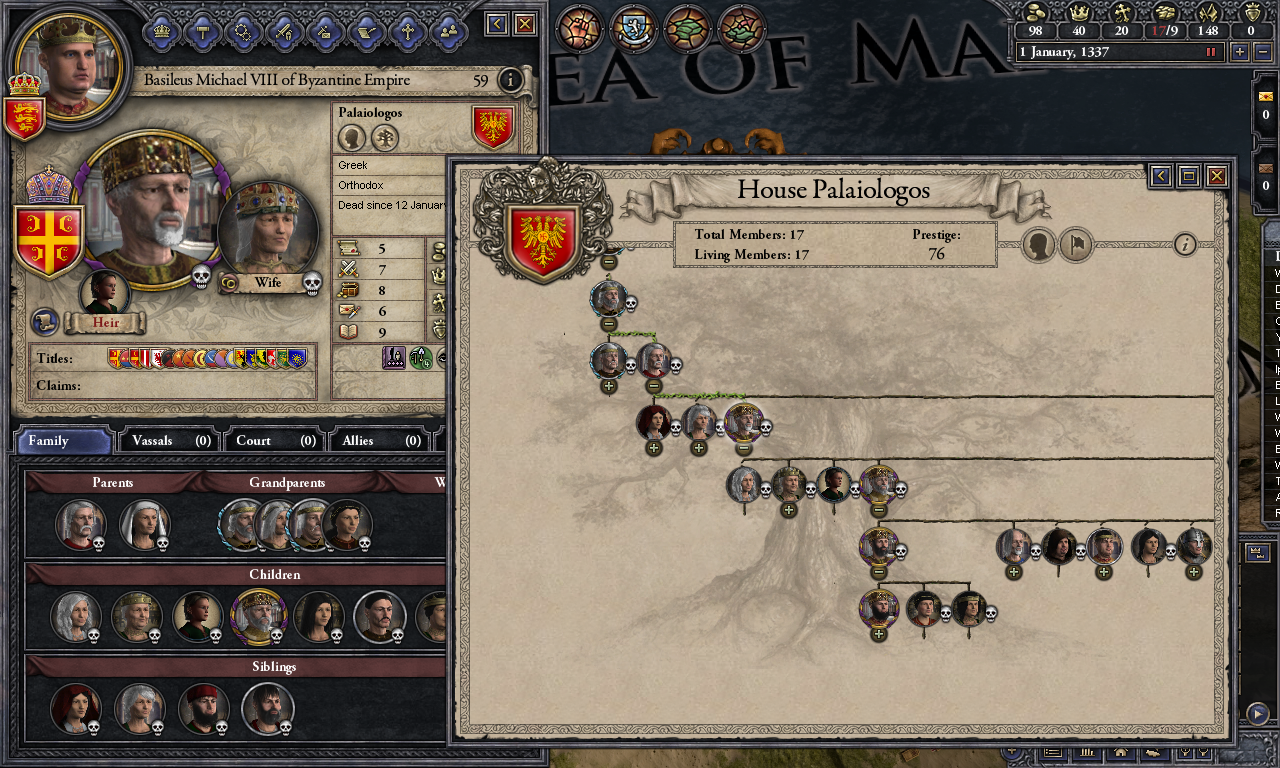Pause the game with the pause button
The height and width of the screenshot is (768, 1280).
click(x=1211, y=52)
